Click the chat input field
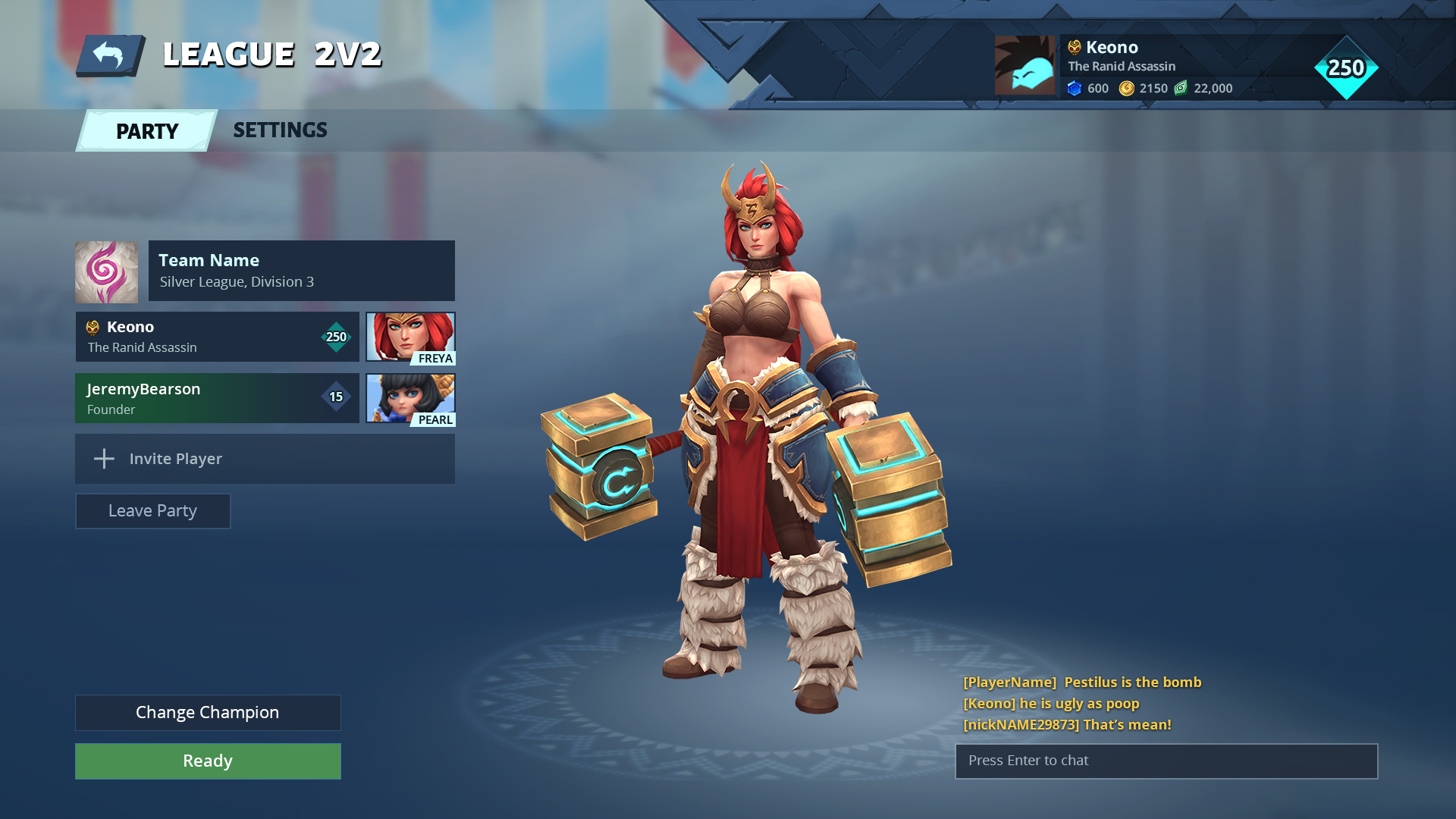This screenshot has width=1456, height=819. point(1166,761)
